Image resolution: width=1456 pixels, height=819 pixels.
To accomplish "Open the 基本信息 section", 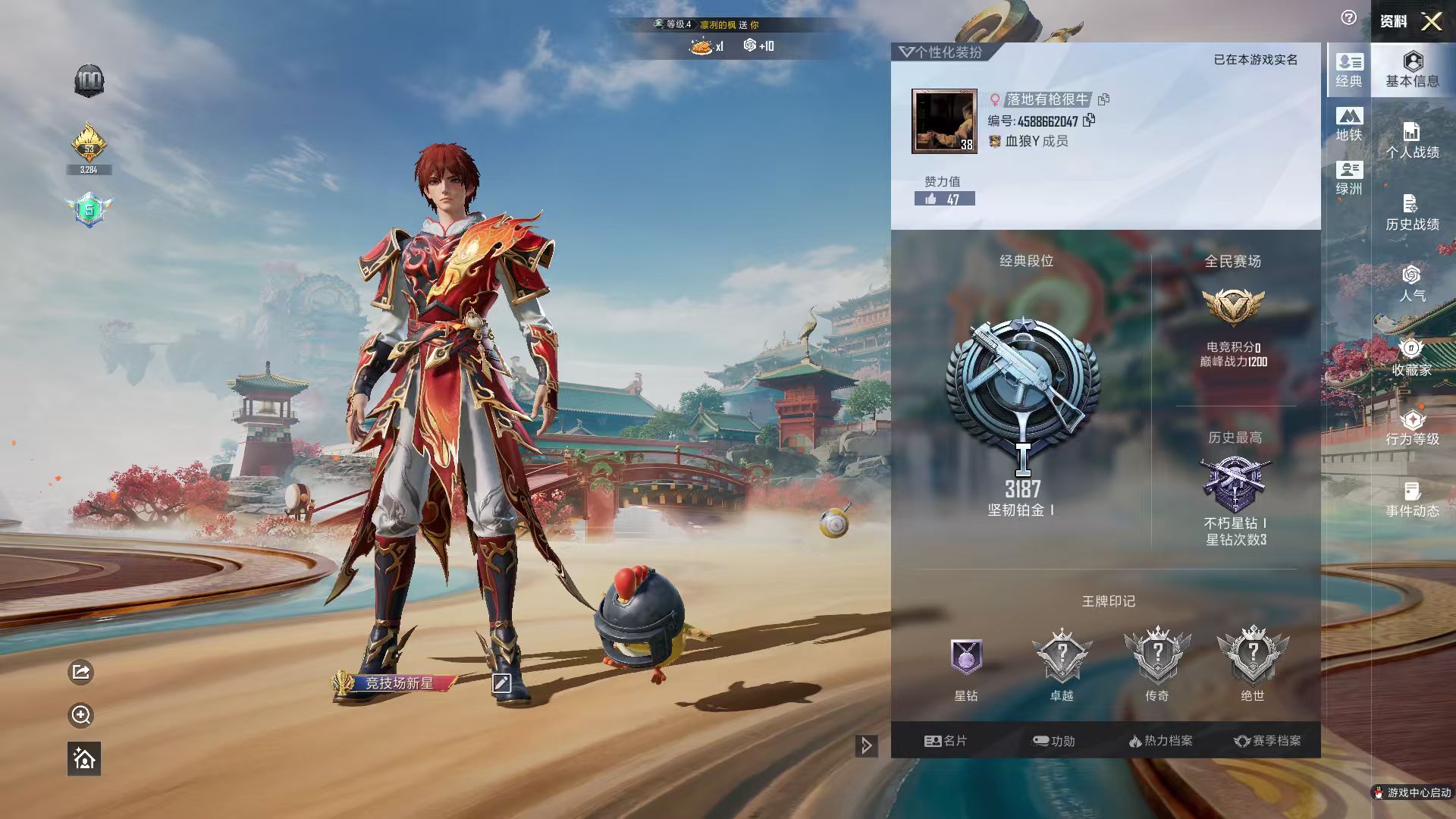I will coord(1412,69).
